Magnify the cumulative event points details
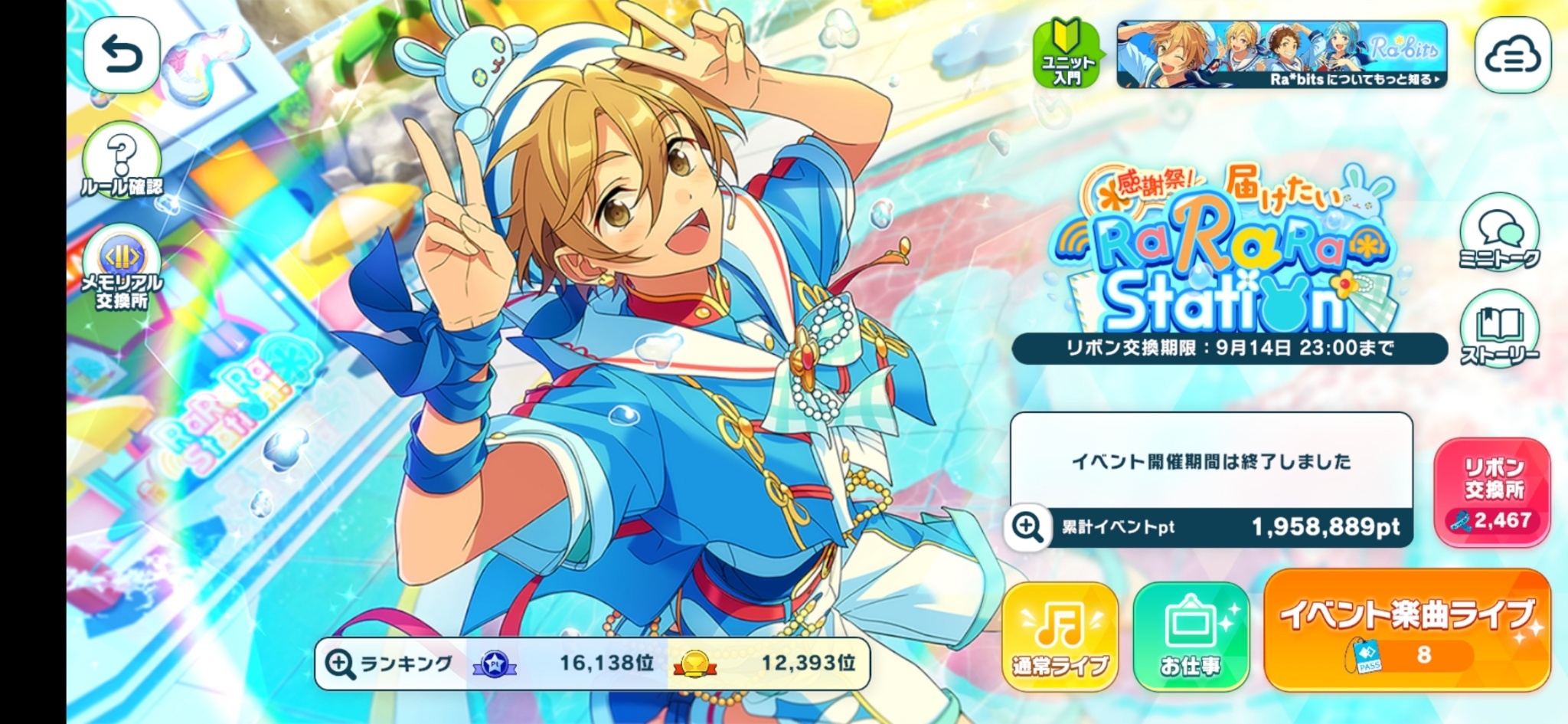 1027,527
